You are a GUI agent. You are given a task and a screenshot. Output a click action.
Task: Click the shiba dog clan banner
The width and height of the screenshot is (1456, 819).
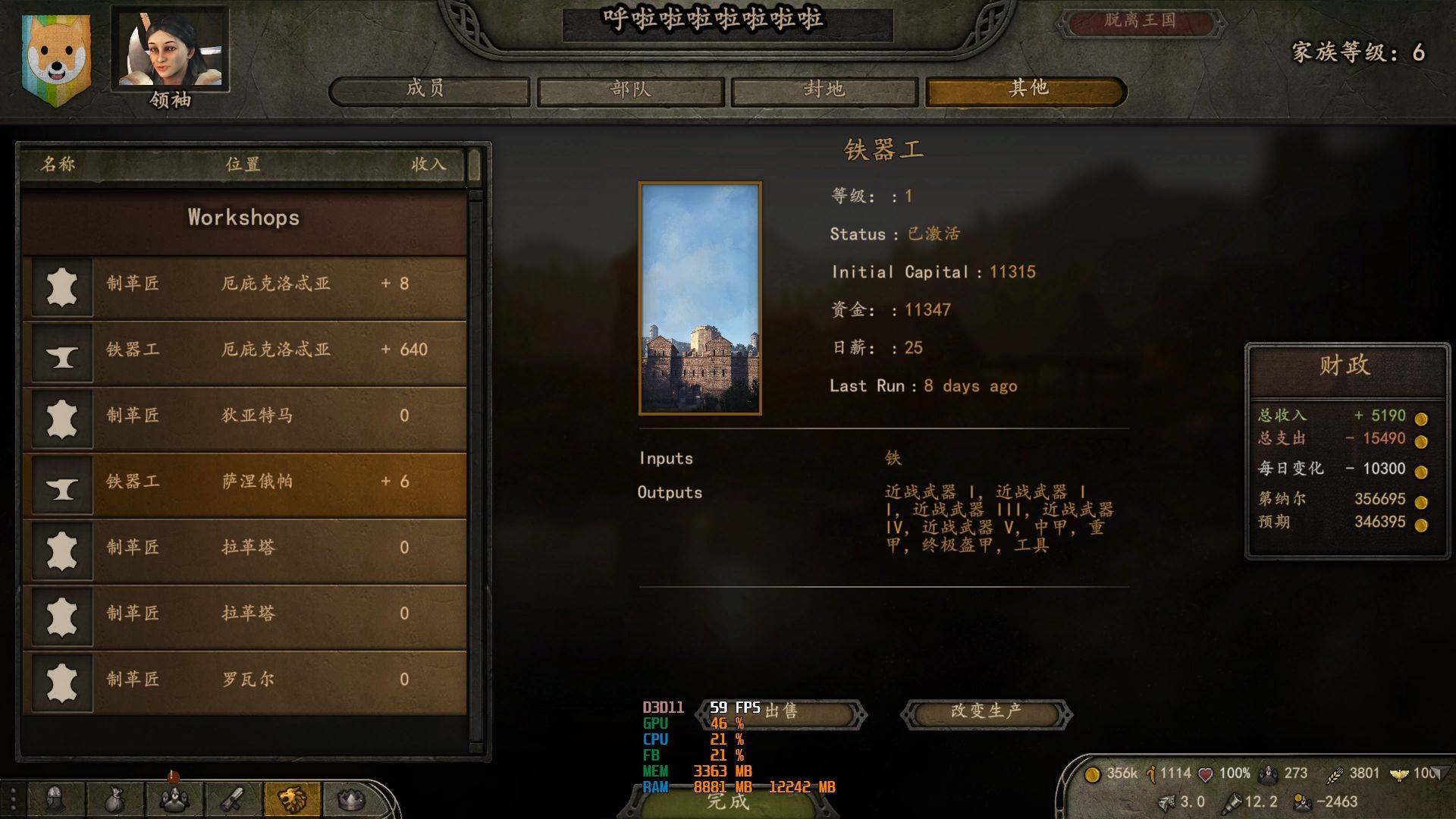pos(56,58)
